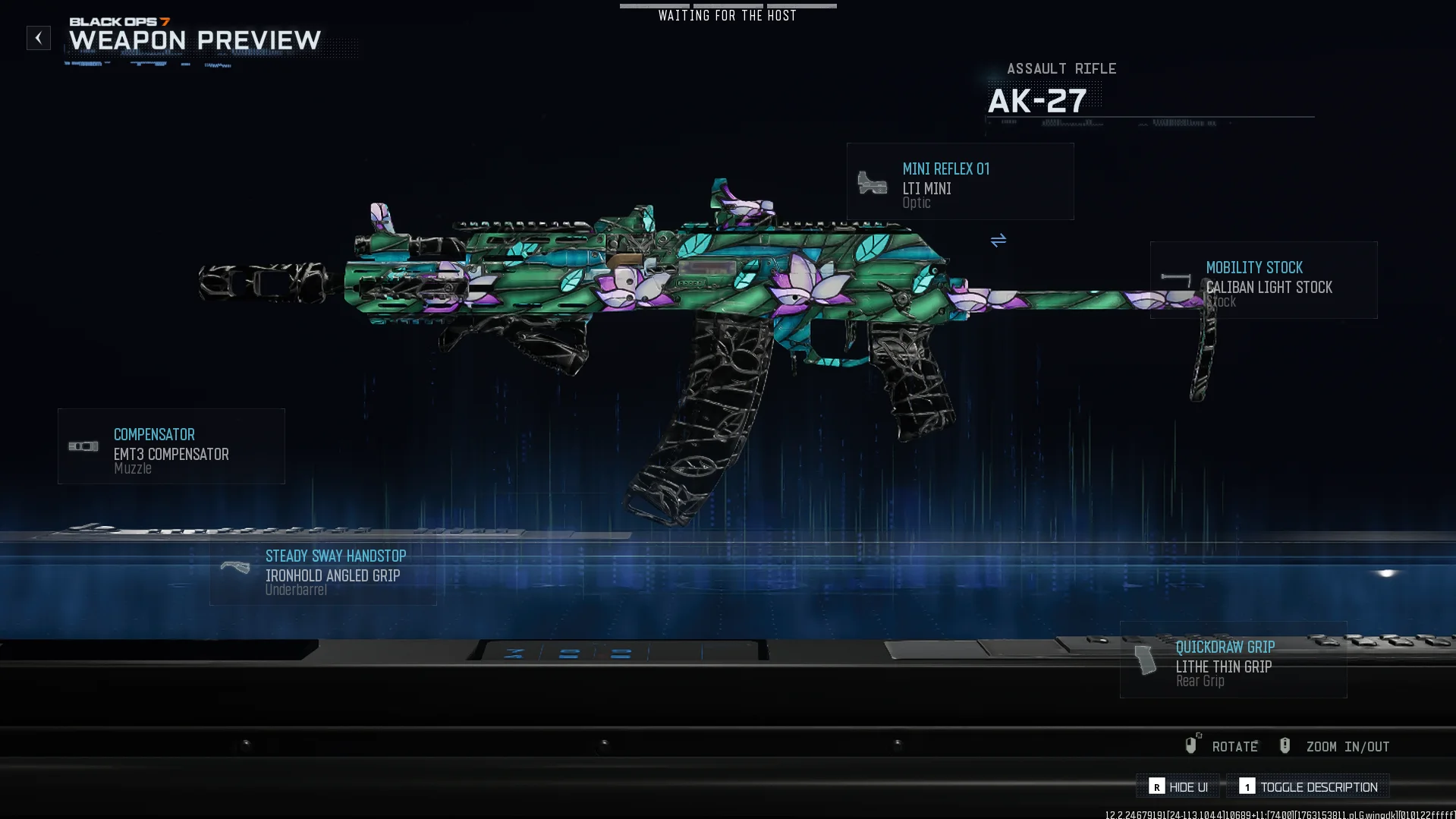Select the Mini Reflex 01 optic attachment
Viewport: 1456px width, 819px height.
pyautogui.click(x=960, y=182)
